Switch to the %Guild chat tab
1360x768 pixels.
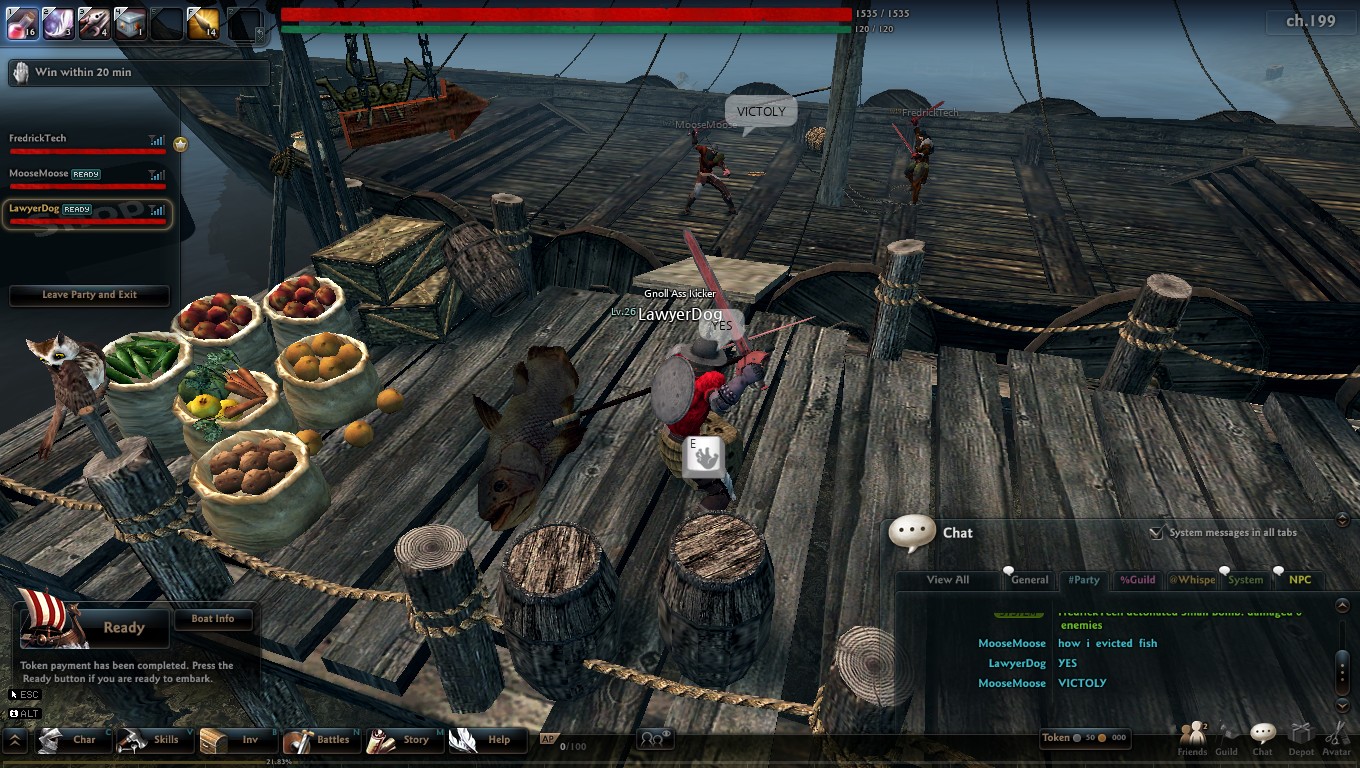pos(1137,580)
